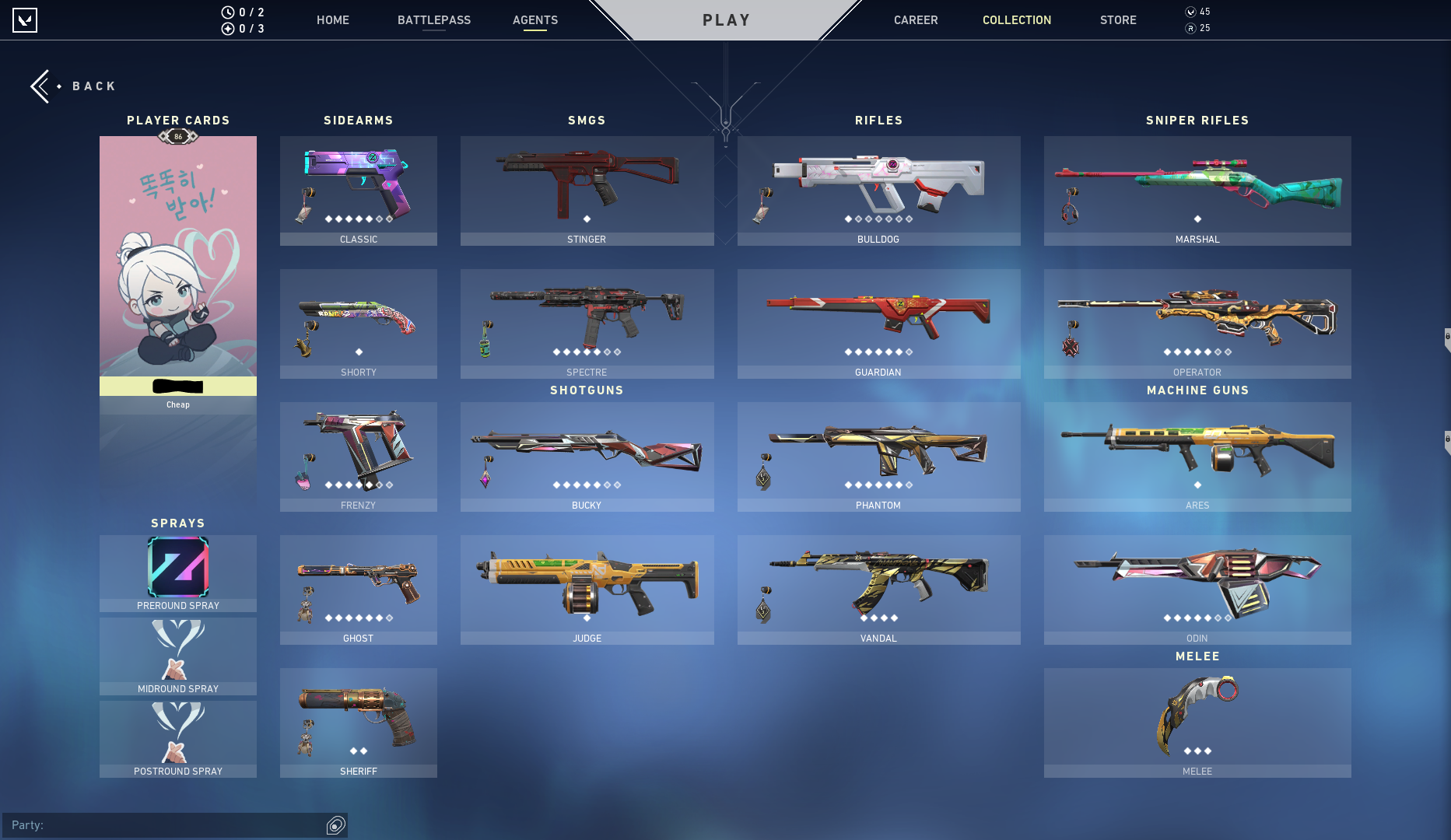Screen dimensions: 1451x840
Task: Open the STORE tab
Action: pyautogui.click(x=1118, y=20)
